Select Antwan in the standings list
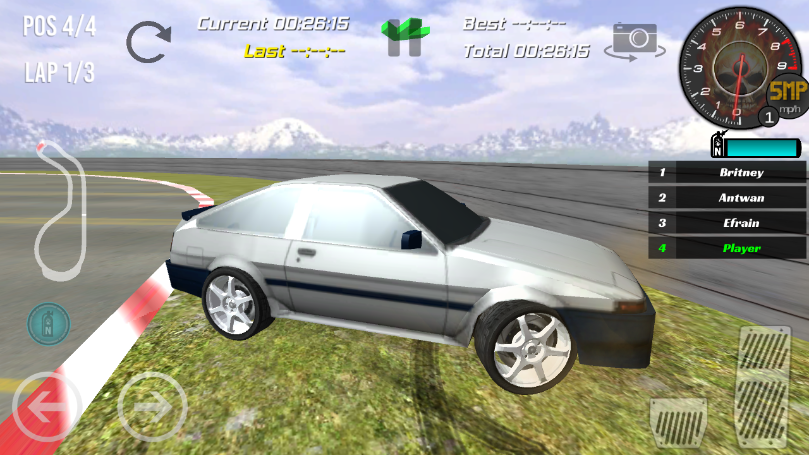The width and height of the screenshot is (809, 455). click(x=727, y=198)
